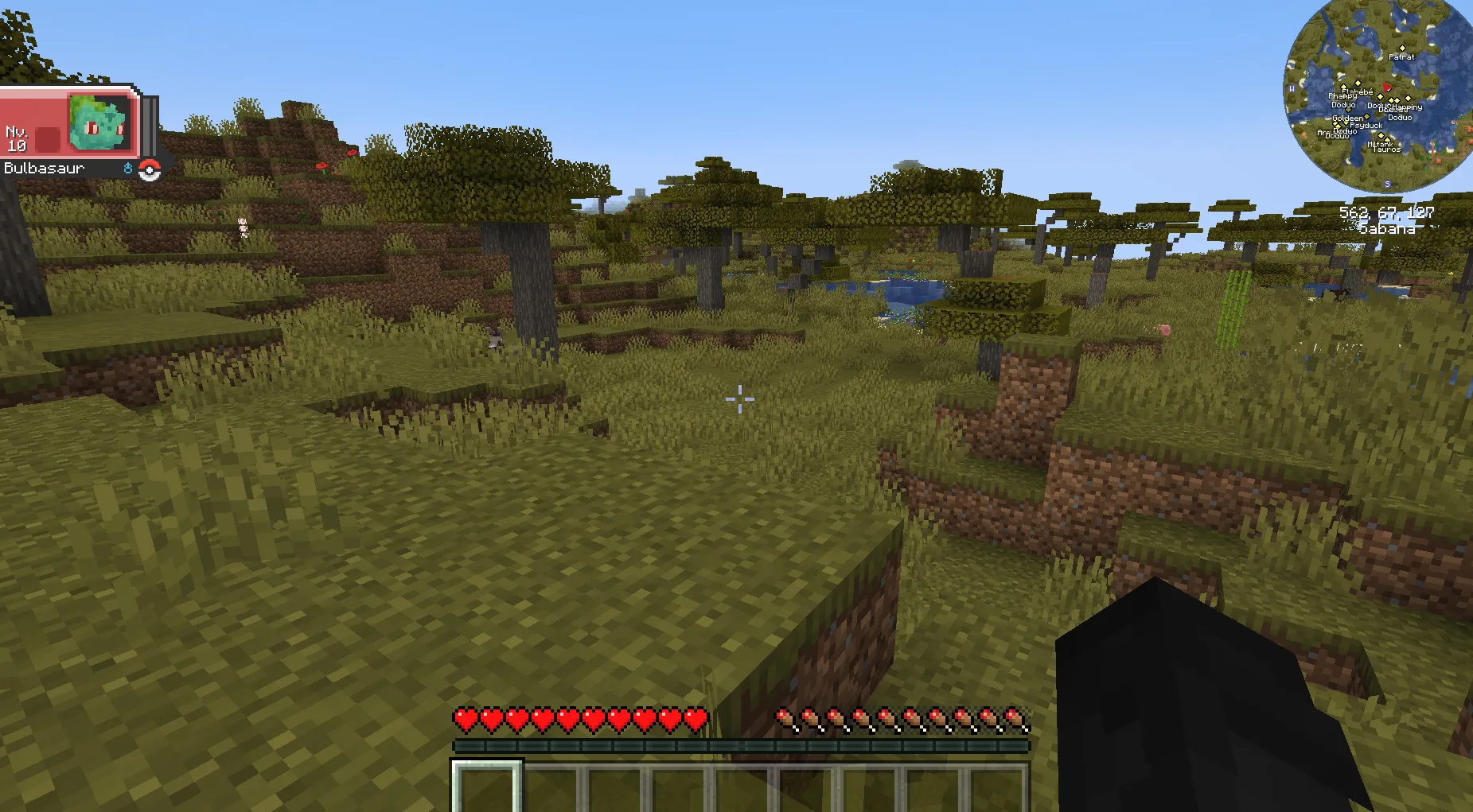Click the Nv. 10 level label on the party card

(18, 138)
